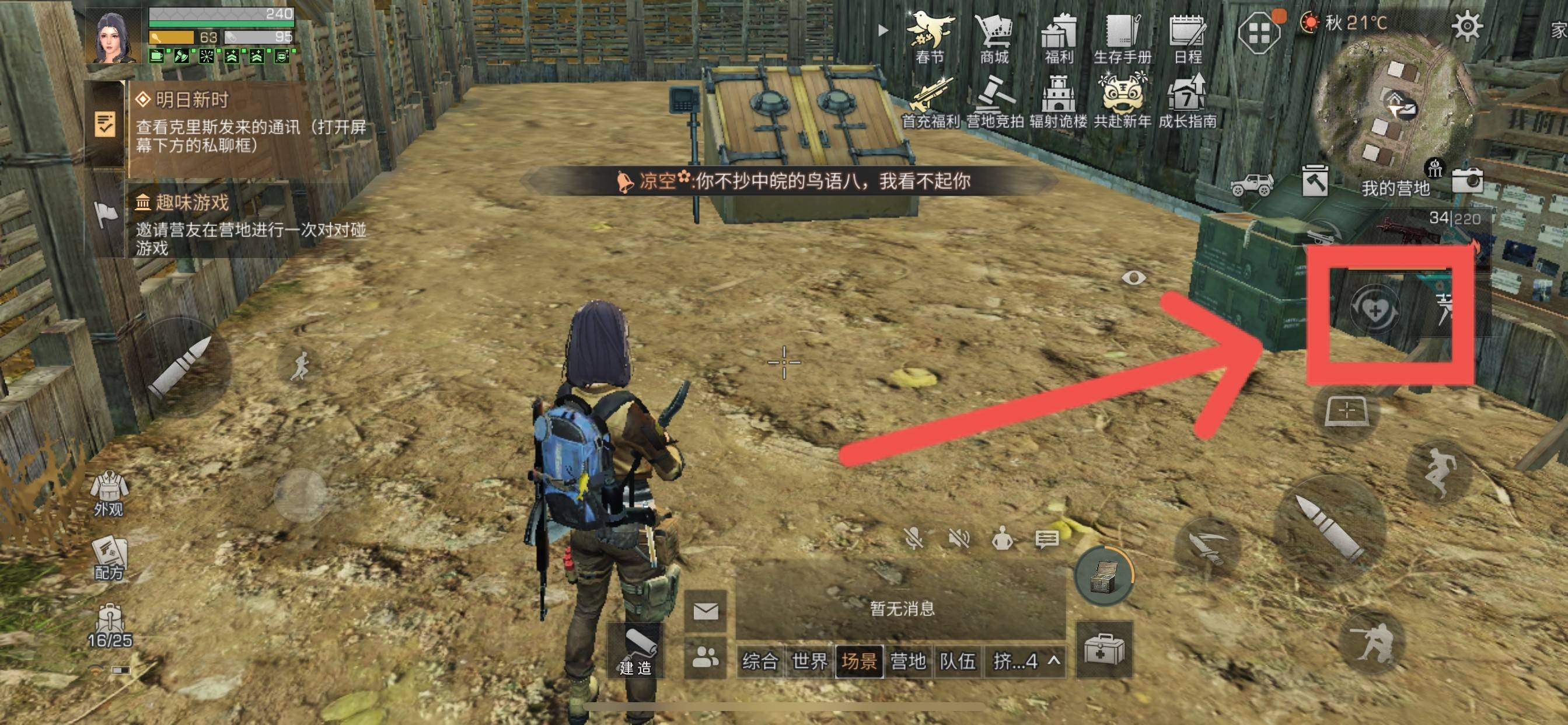Open the mail envelope icon
This screenshot has width=1568, height=725.
706,611
